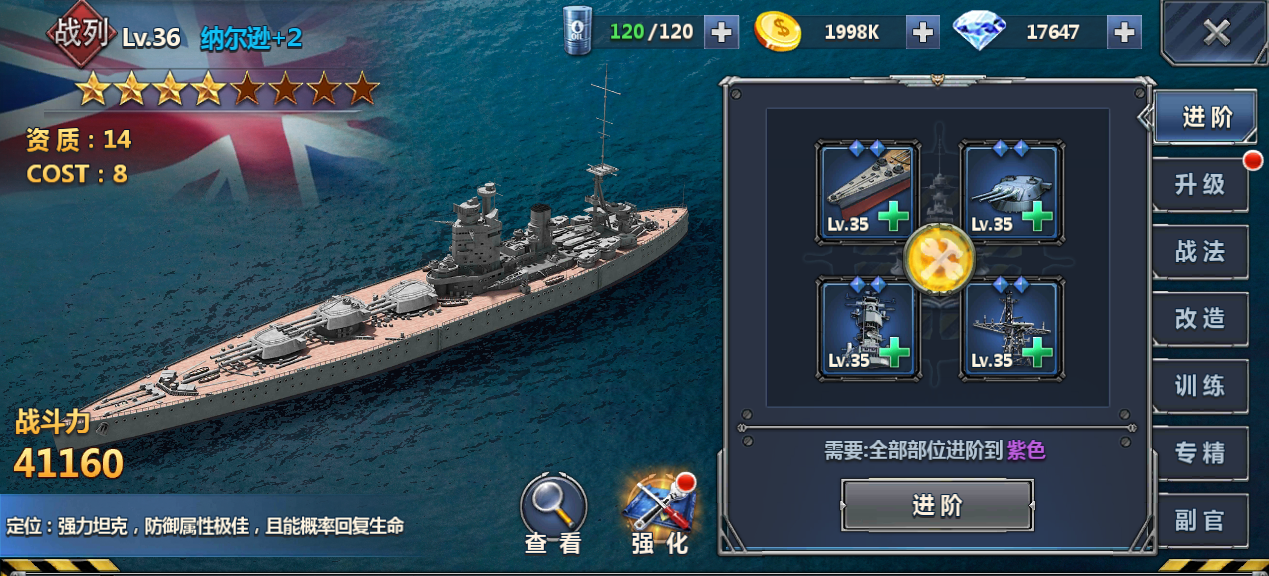This screenshot has height=576, width=1269.
Task: Choose the bridge tower equipment slot
Action: (x=868, y=329)
